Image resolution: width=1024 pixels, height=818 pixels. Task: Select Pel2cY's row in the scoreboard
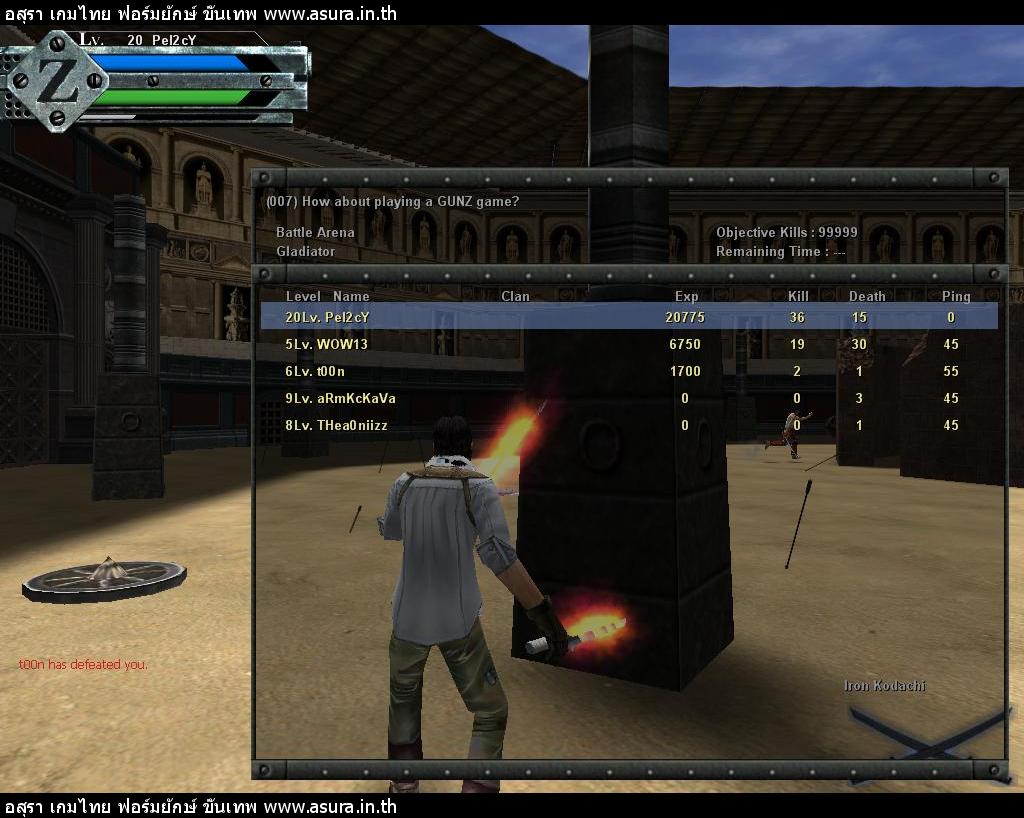tap(628, 317)
